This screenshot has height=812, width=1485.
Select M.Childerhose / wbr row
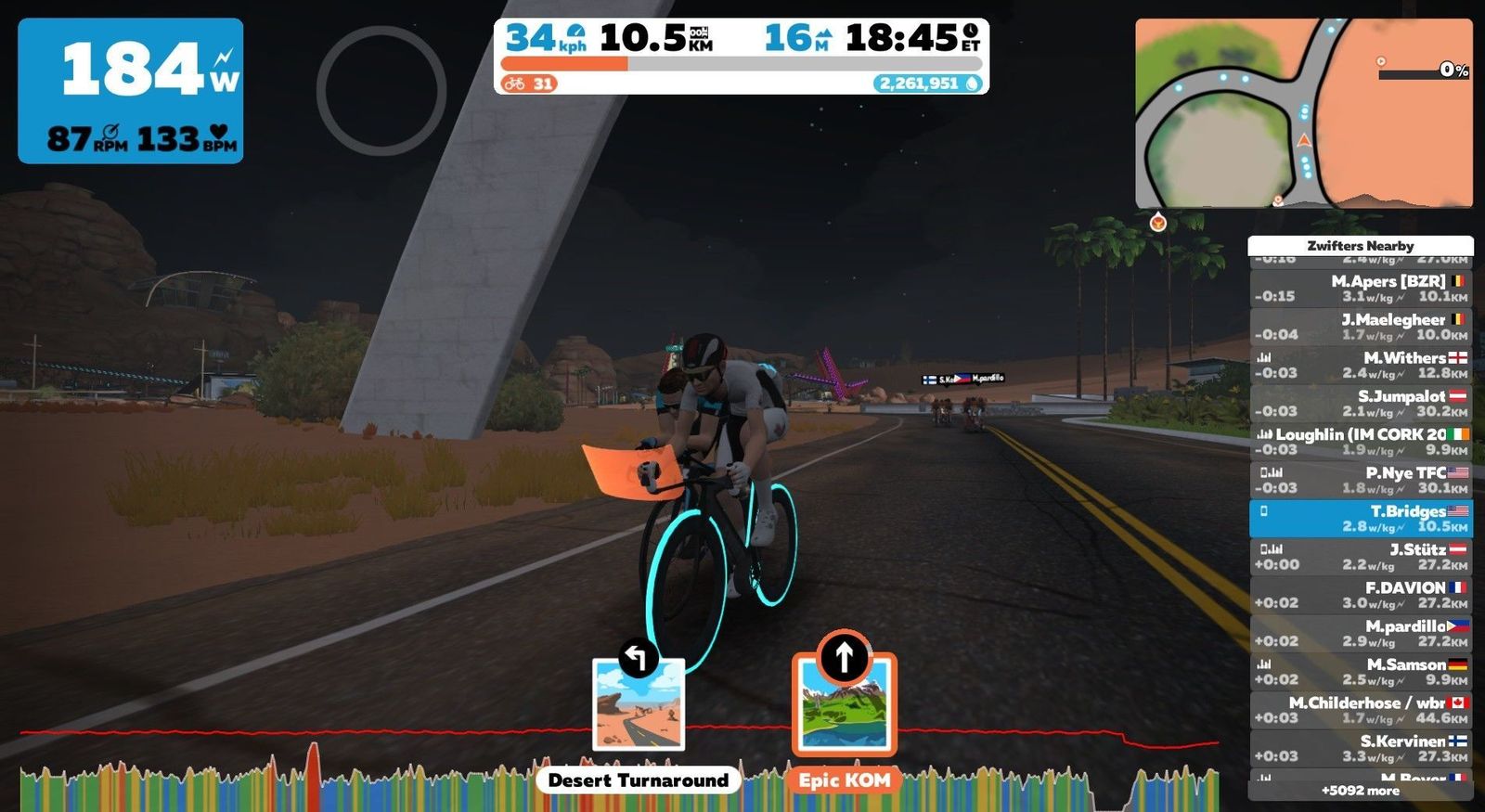[1361, 709]
